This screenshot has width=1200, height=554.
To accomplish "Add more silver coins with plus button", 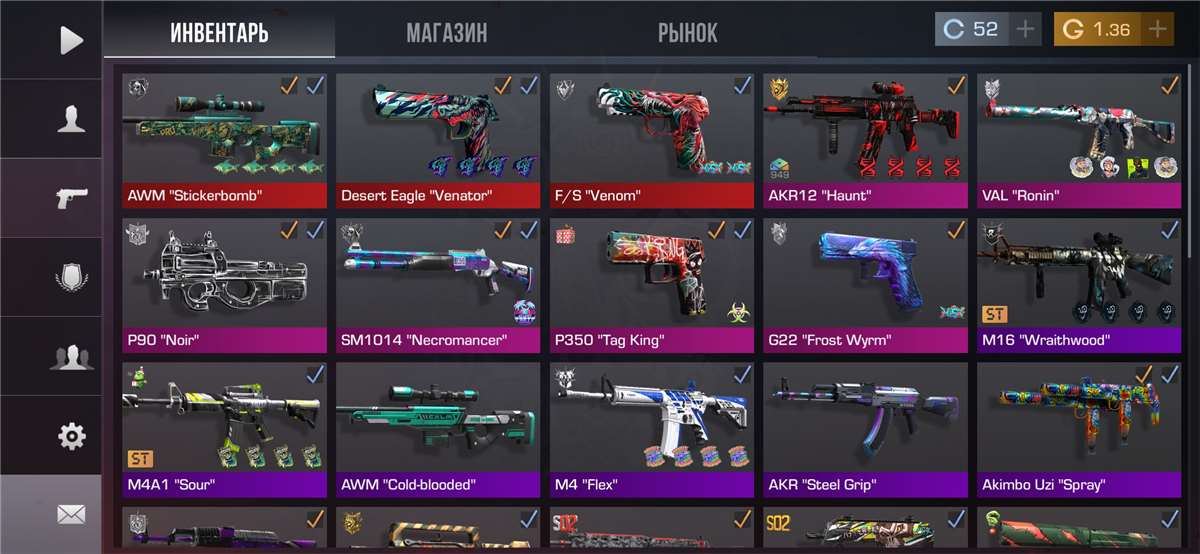I will (1025, 29).
